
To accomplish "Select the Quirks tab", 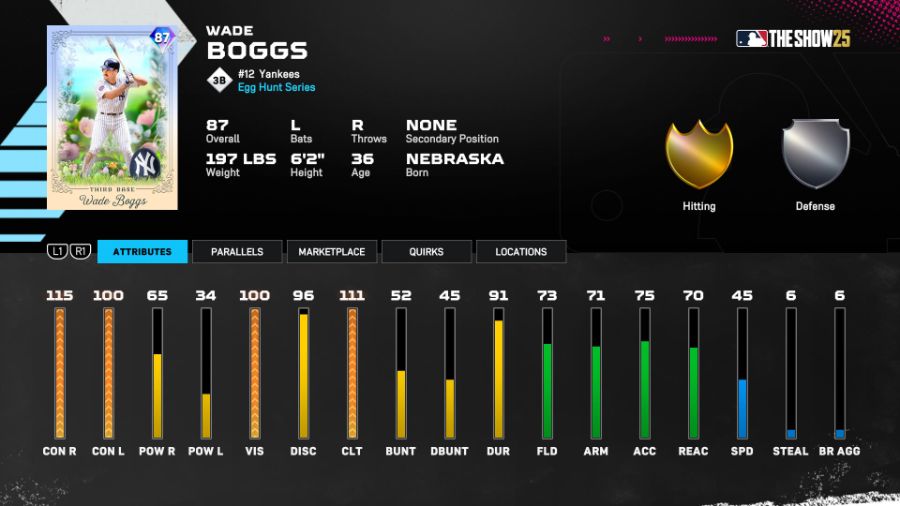I will pos(427,252).
